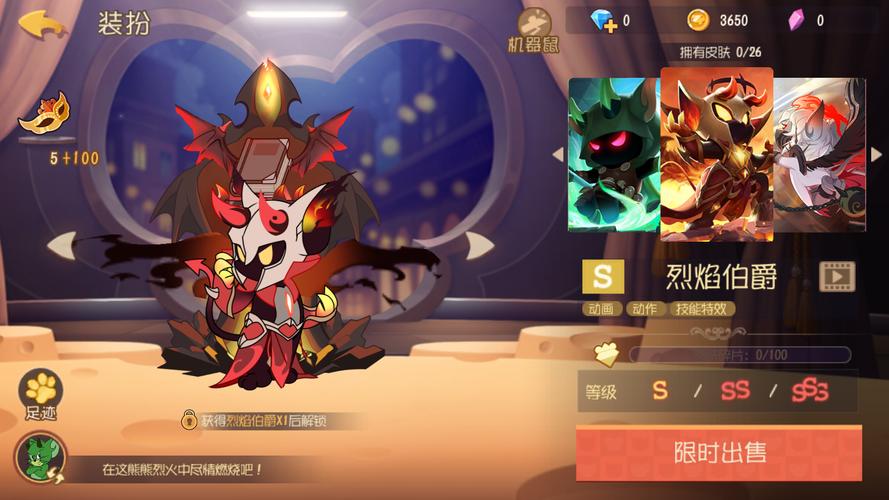Choose the 烈焰伯爵 flame skin card

click(716, 154)
